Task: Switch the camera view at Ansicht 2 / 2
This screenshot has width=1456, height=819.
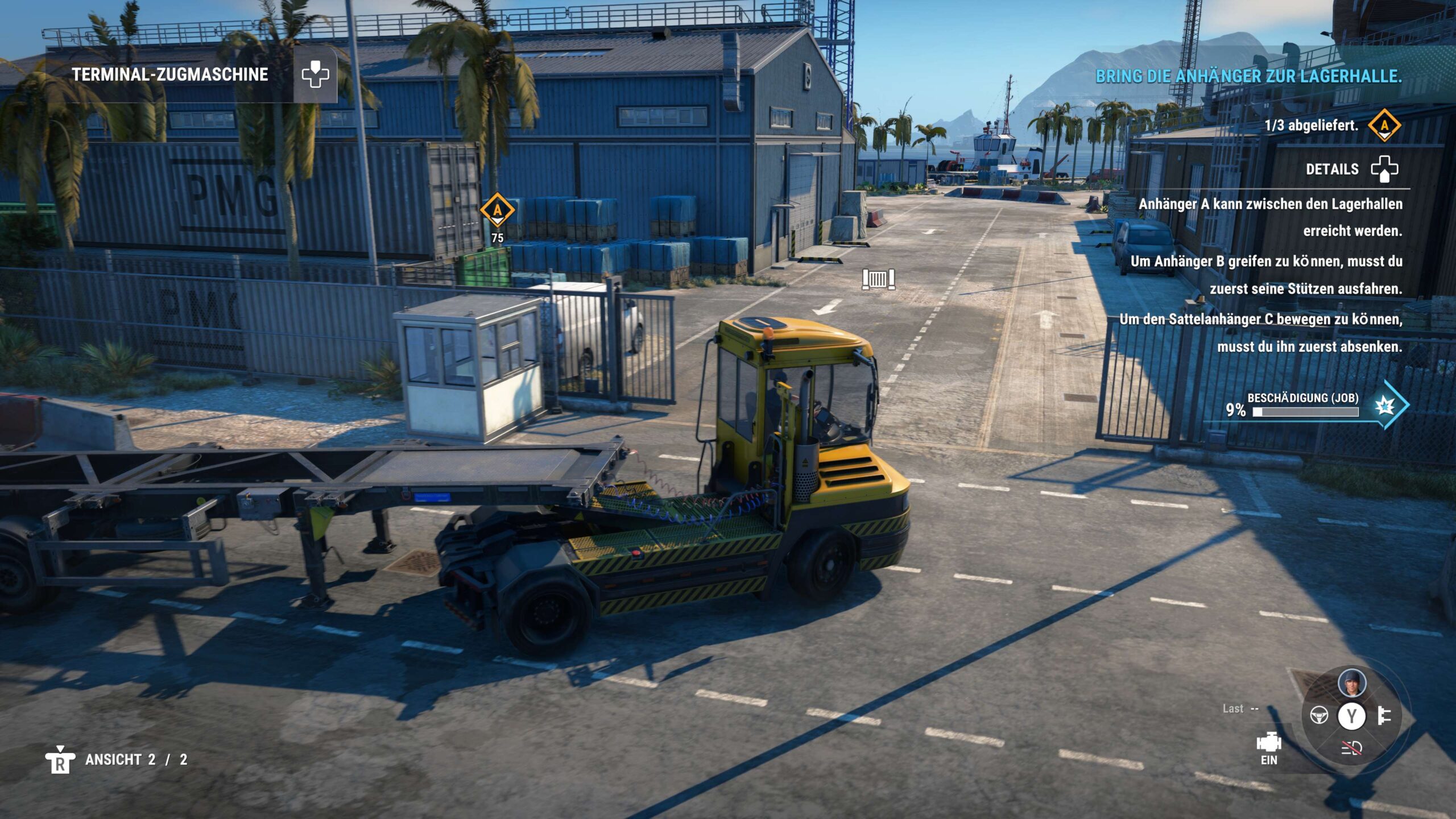Action: pyautogui.click(x=60, y=760)
